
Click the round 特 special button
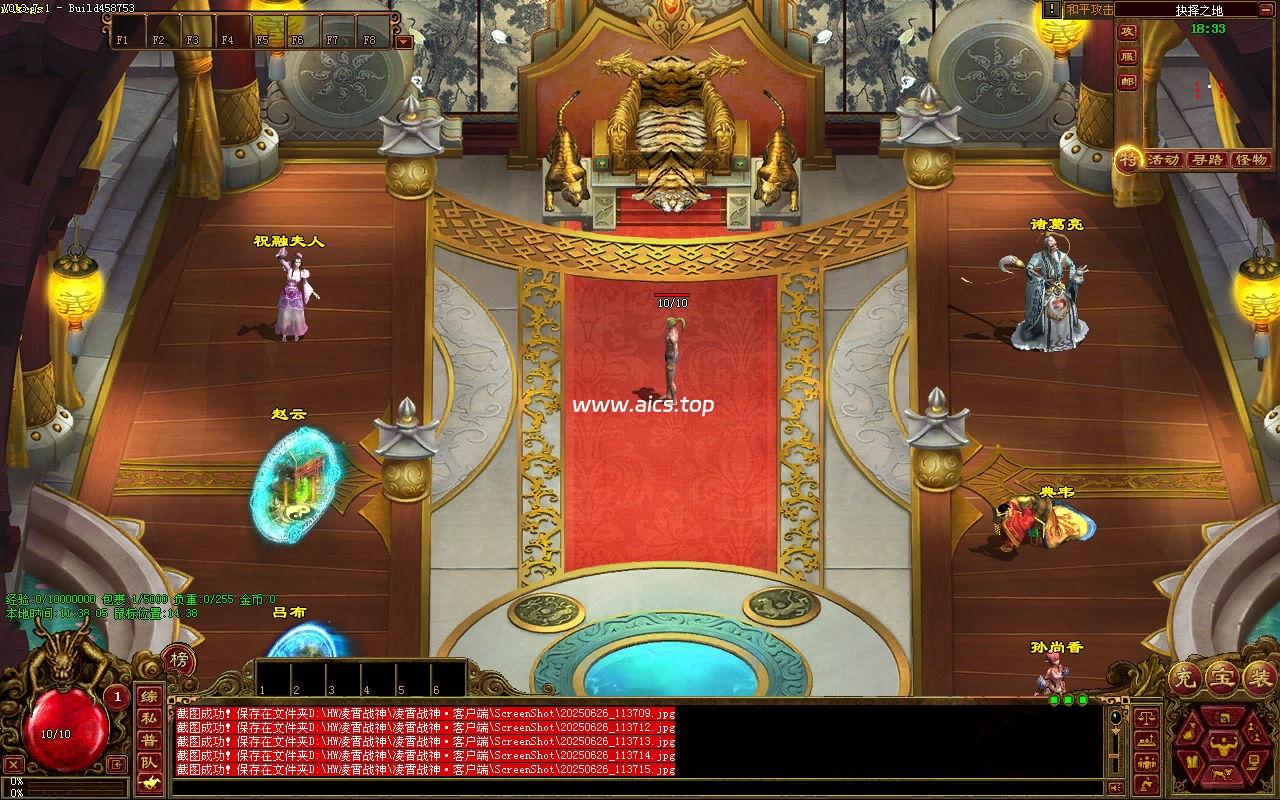pyautogui.click(x=1128, y=159)
